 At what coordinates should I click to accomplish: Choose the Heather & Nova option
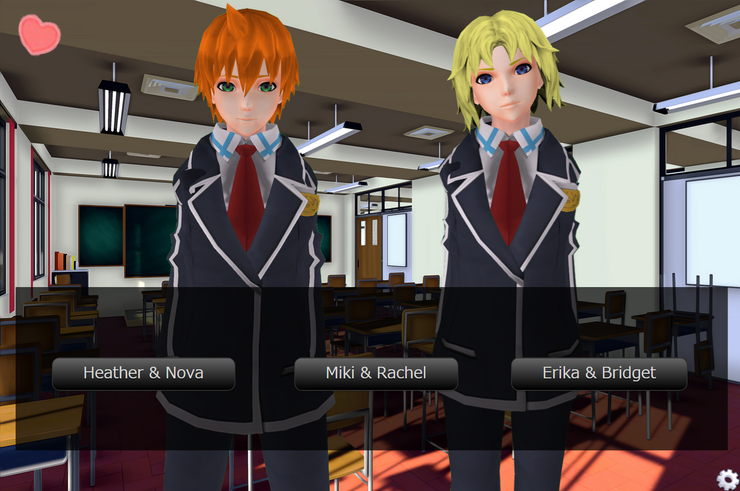143,374
